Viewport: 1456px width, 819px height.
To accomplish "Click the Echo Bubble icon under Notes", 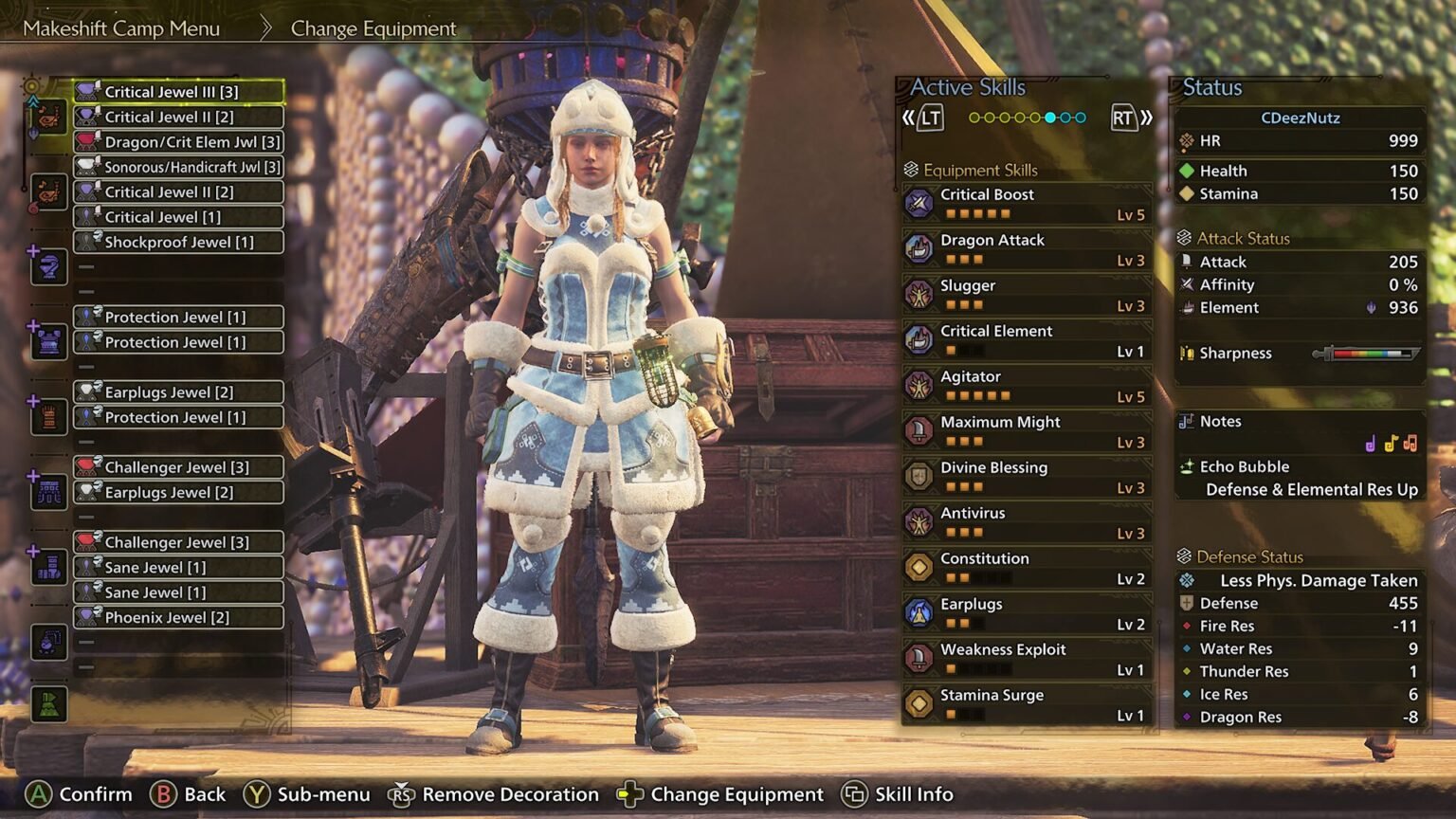I will pos(1189,466).
